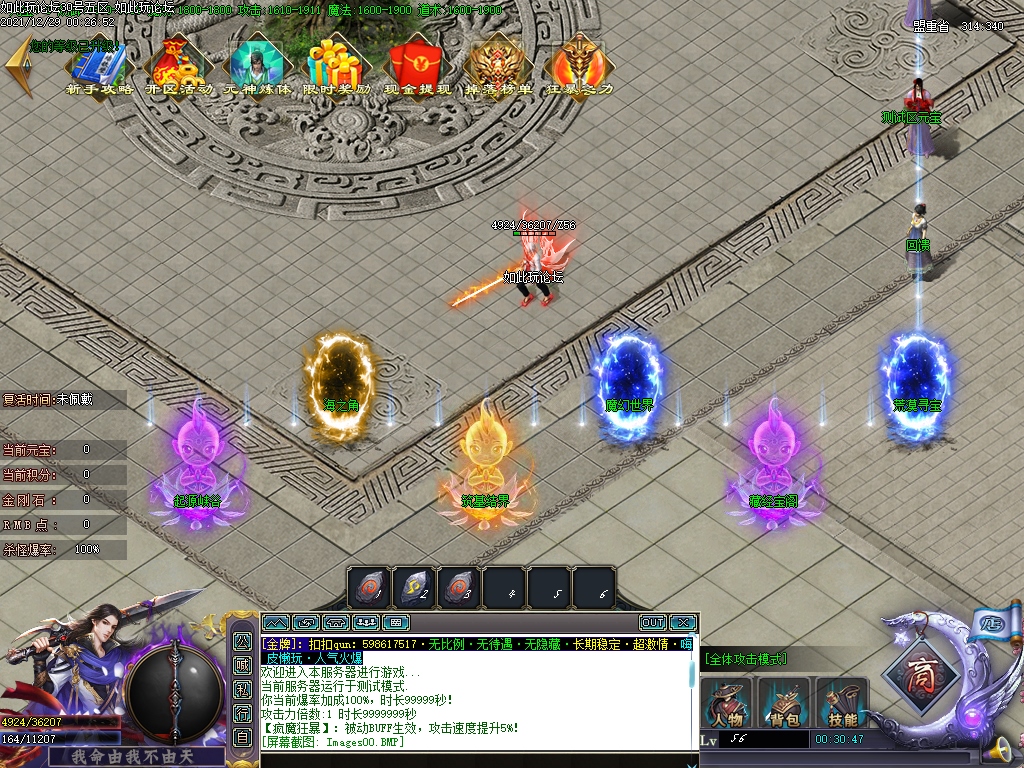Switch chat to the 私 private channel
1024x768 pixels.
pyautogui.click(x=242, y=689)
